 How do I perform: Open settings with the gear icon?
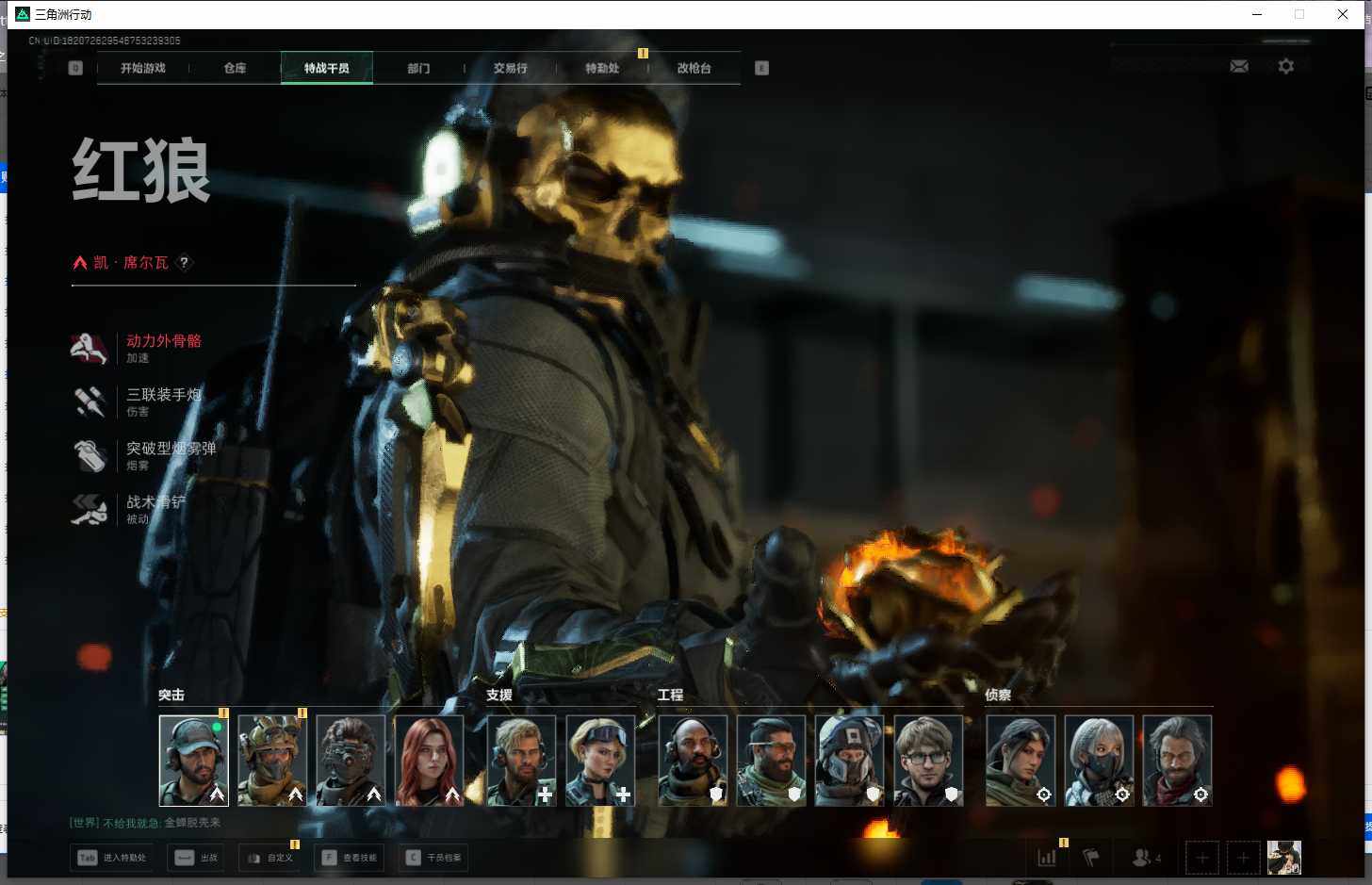1285,66
